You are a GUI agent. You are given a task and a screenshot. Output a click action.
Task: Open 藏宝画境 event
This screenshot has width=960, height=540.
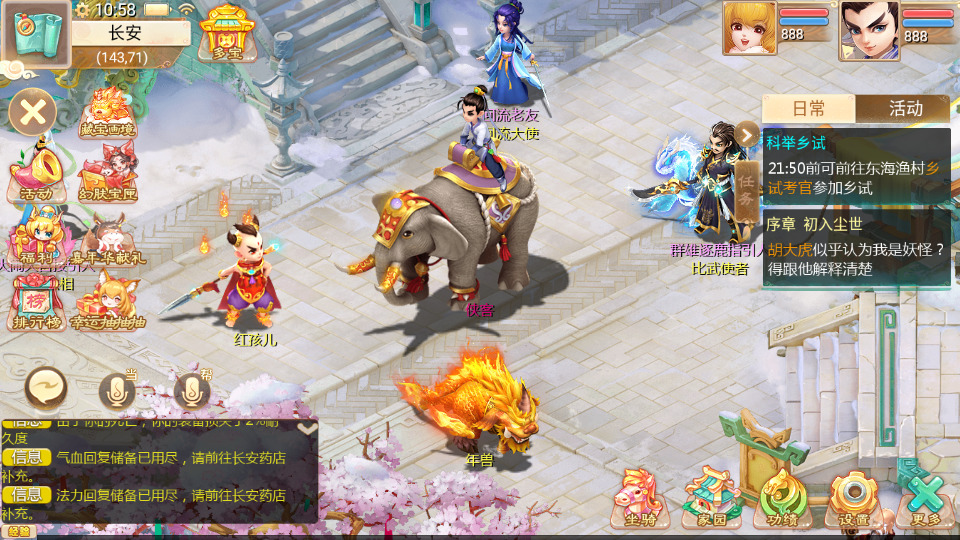(110, 112)
